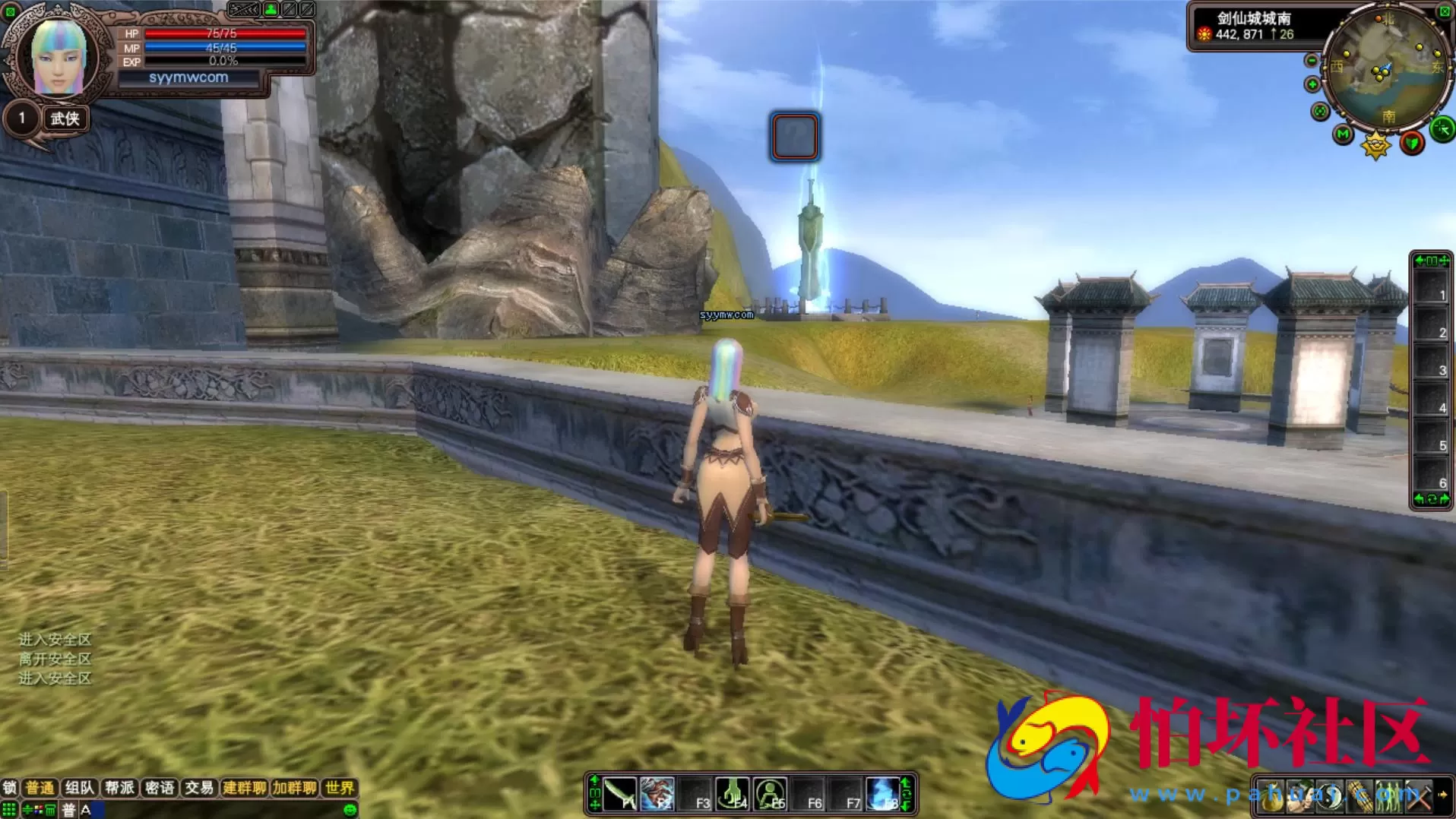Switch to the 世界 world chat tab

[x=339, y=788]
